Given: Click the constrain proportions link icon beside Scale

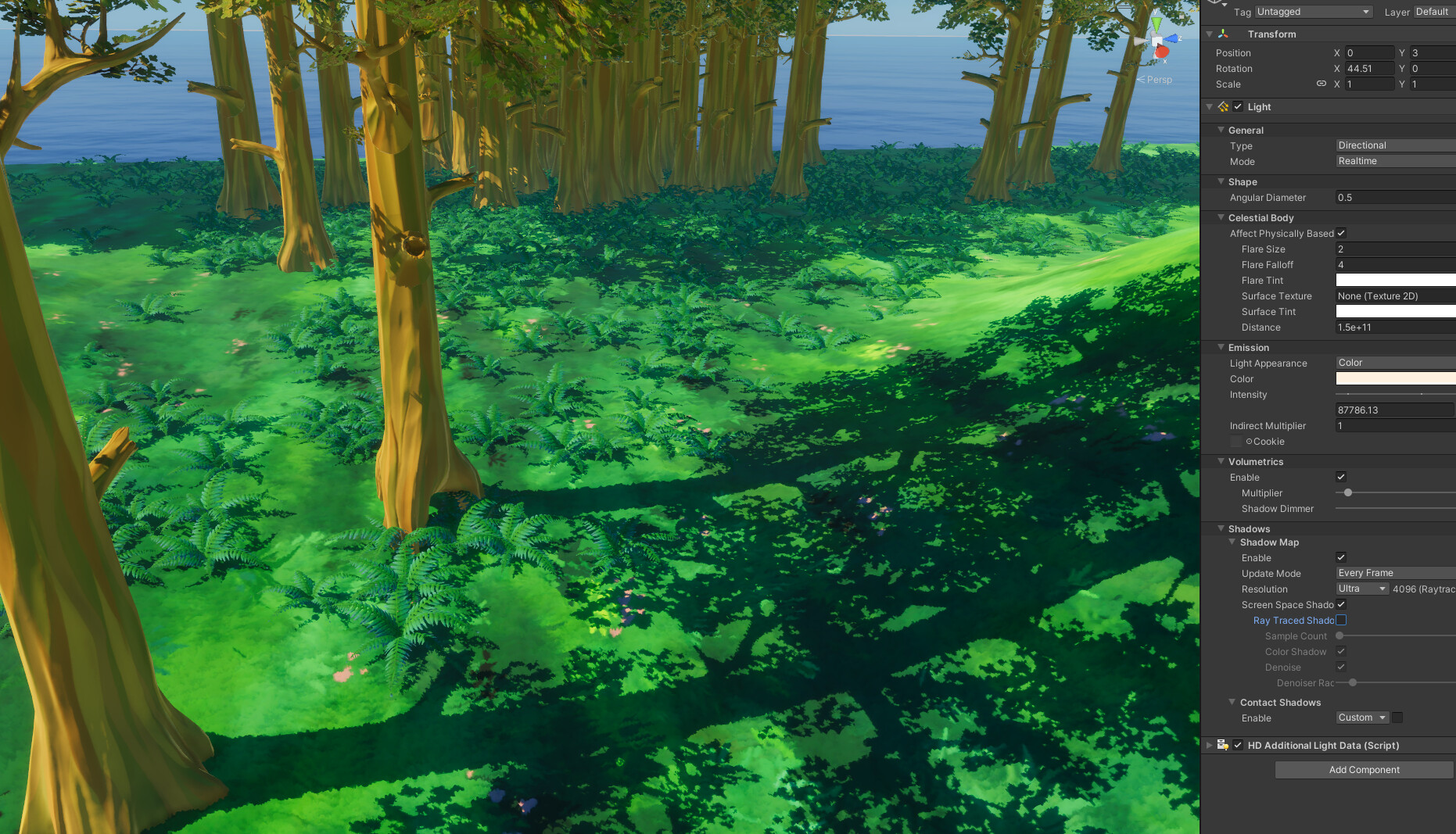Looking at the screenshot, I should [1323, 84].
